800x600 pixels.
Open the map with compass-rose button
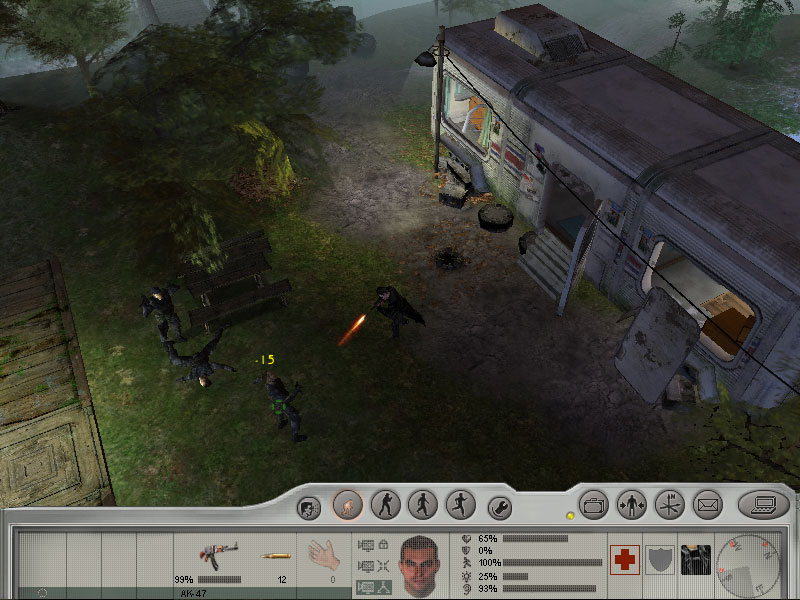[669, 504]
